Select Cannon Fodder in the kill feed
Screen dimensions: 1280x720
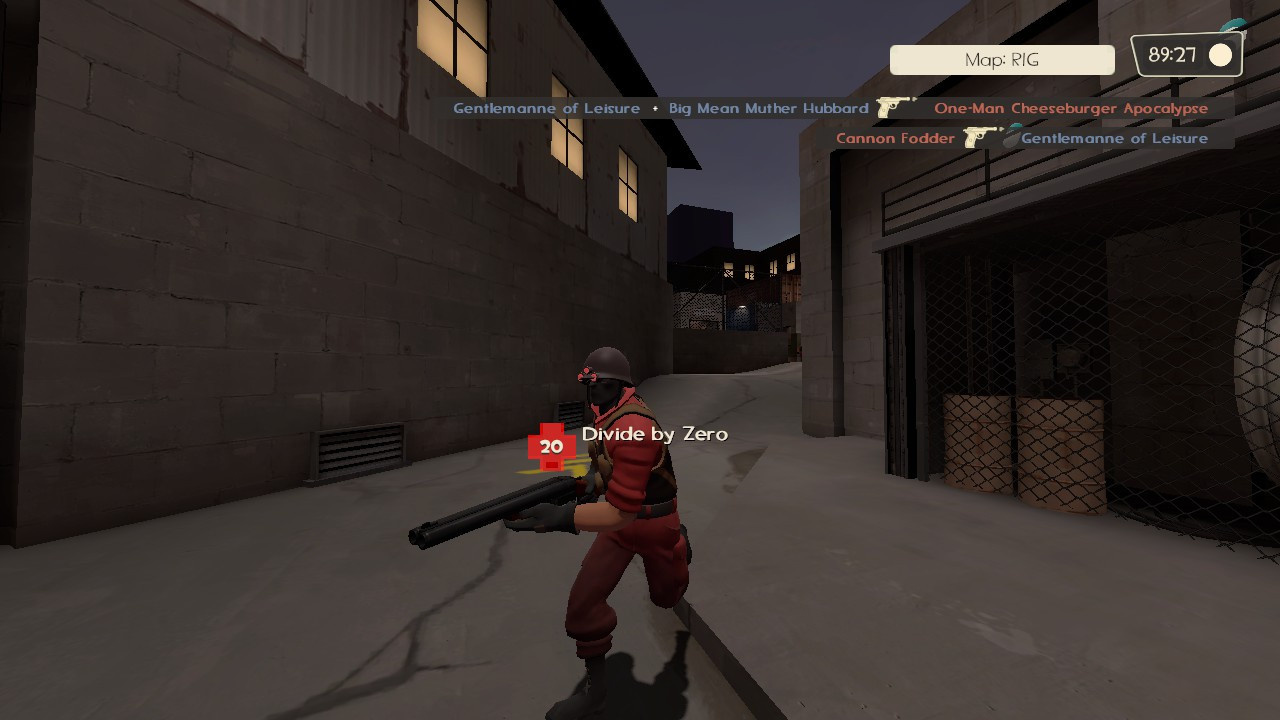click(894, 138)
